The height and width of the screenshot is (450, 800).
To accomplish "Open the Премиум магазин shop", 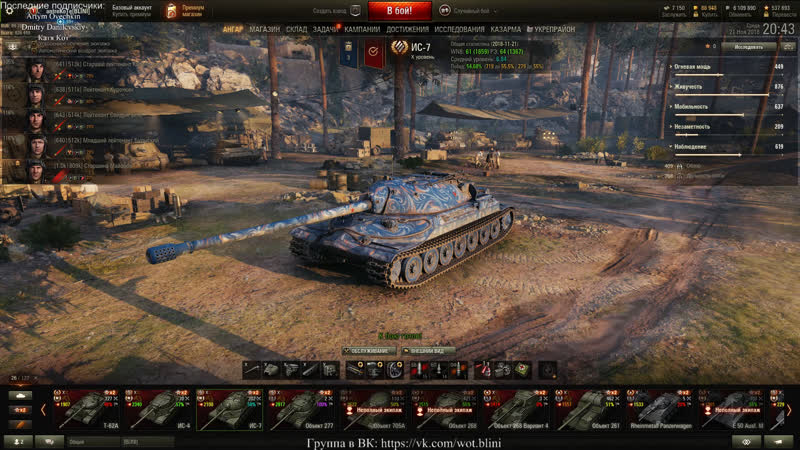I will coord(185,11).
